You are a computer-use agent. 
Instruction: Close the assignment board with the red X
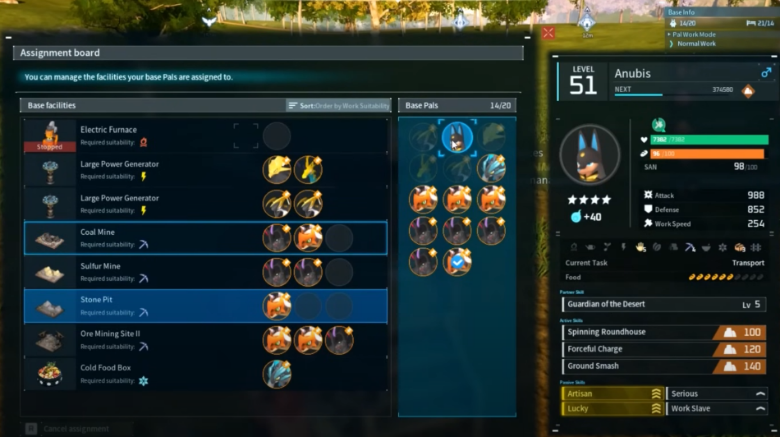point(548,33)
